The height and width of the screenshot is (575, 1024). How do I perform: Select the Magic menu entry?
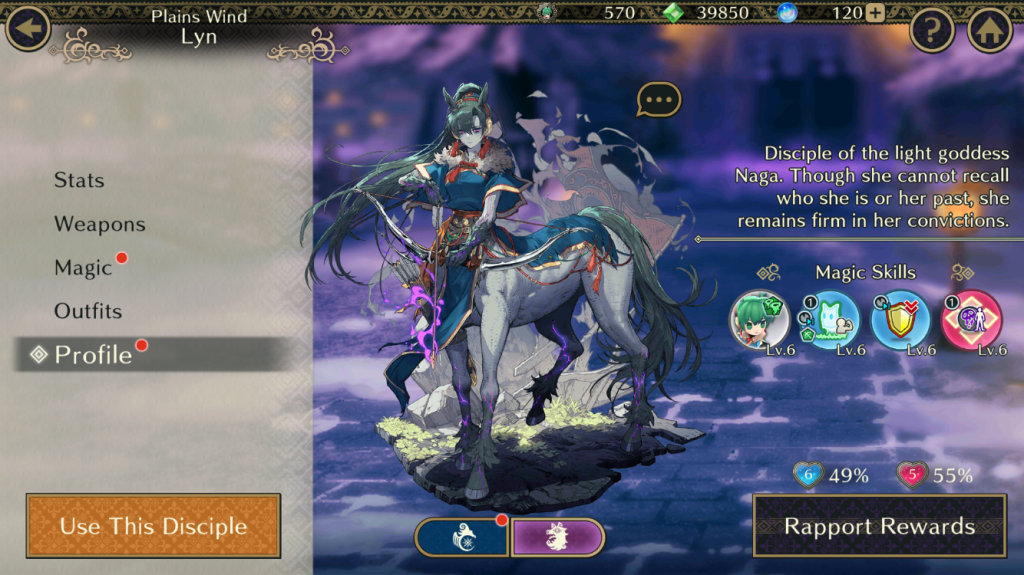point(83,268)
